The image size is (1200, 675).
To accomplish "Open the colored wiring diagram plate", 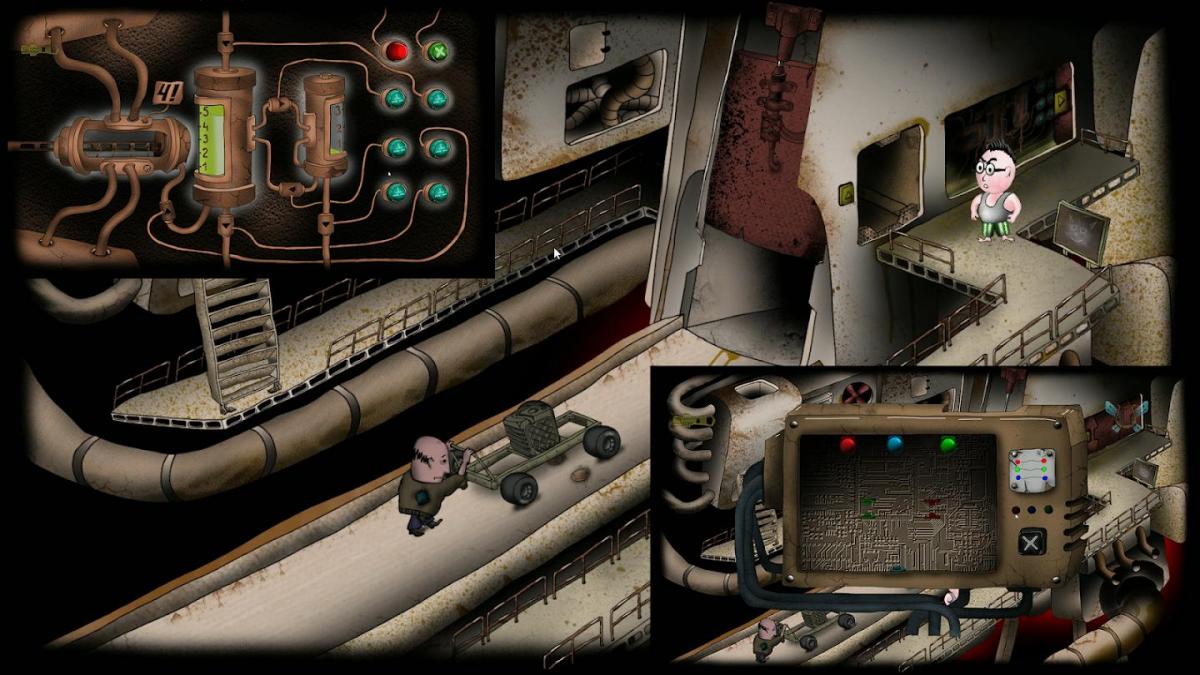I will click(x=1032, y=468).
